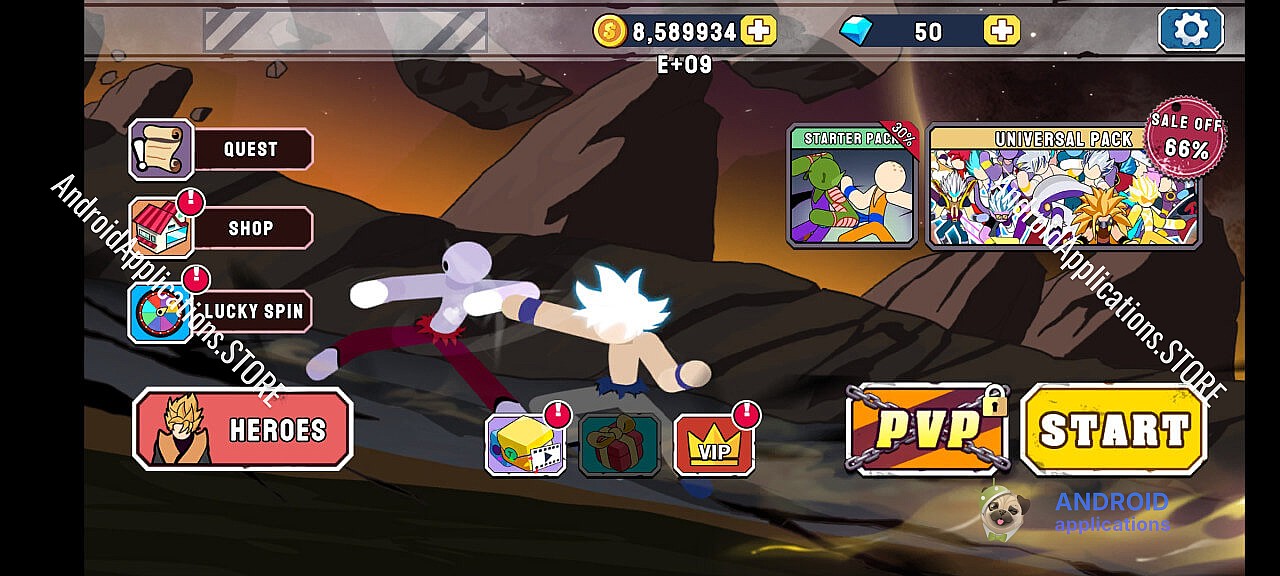Viewport: 1280px width, 576px height.
Task: Tap the yellow Start button
Action: point(1113,430)
